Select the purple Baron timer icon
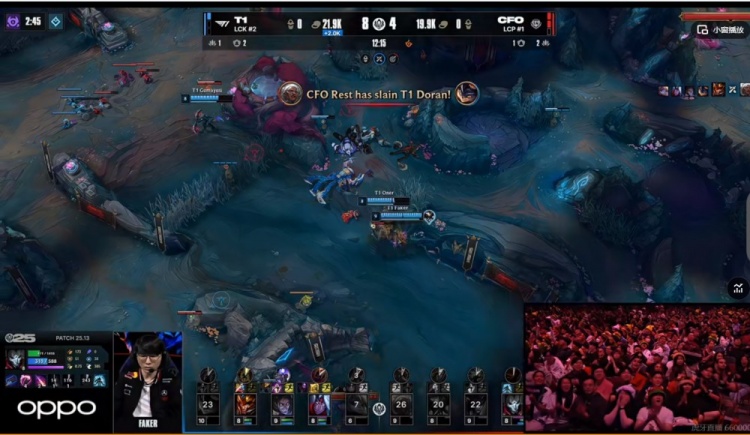750x435 pixels. (x=13, y=21)
